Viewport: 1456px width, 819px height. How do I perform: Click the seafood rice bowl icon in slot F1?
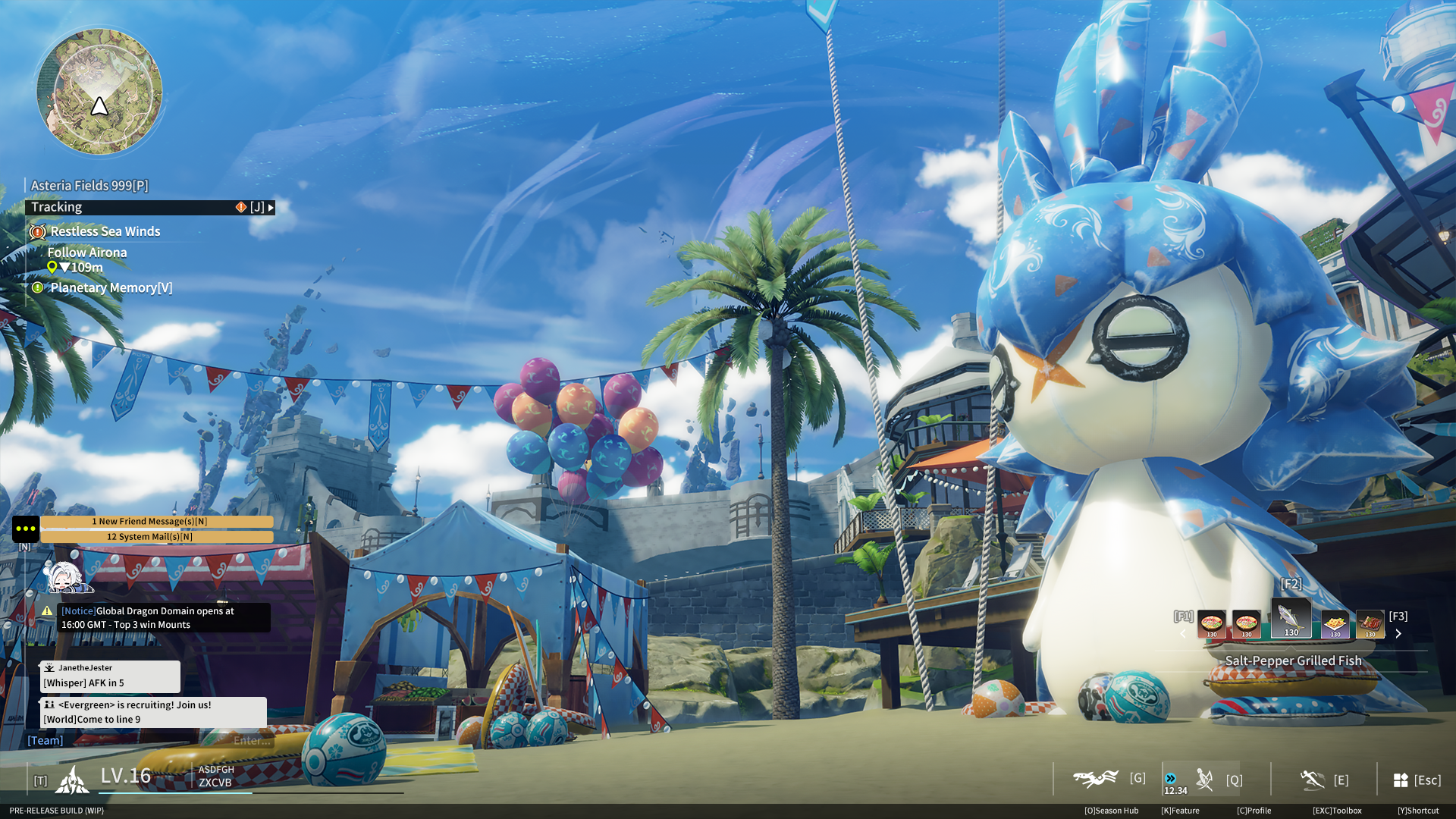1212,624
